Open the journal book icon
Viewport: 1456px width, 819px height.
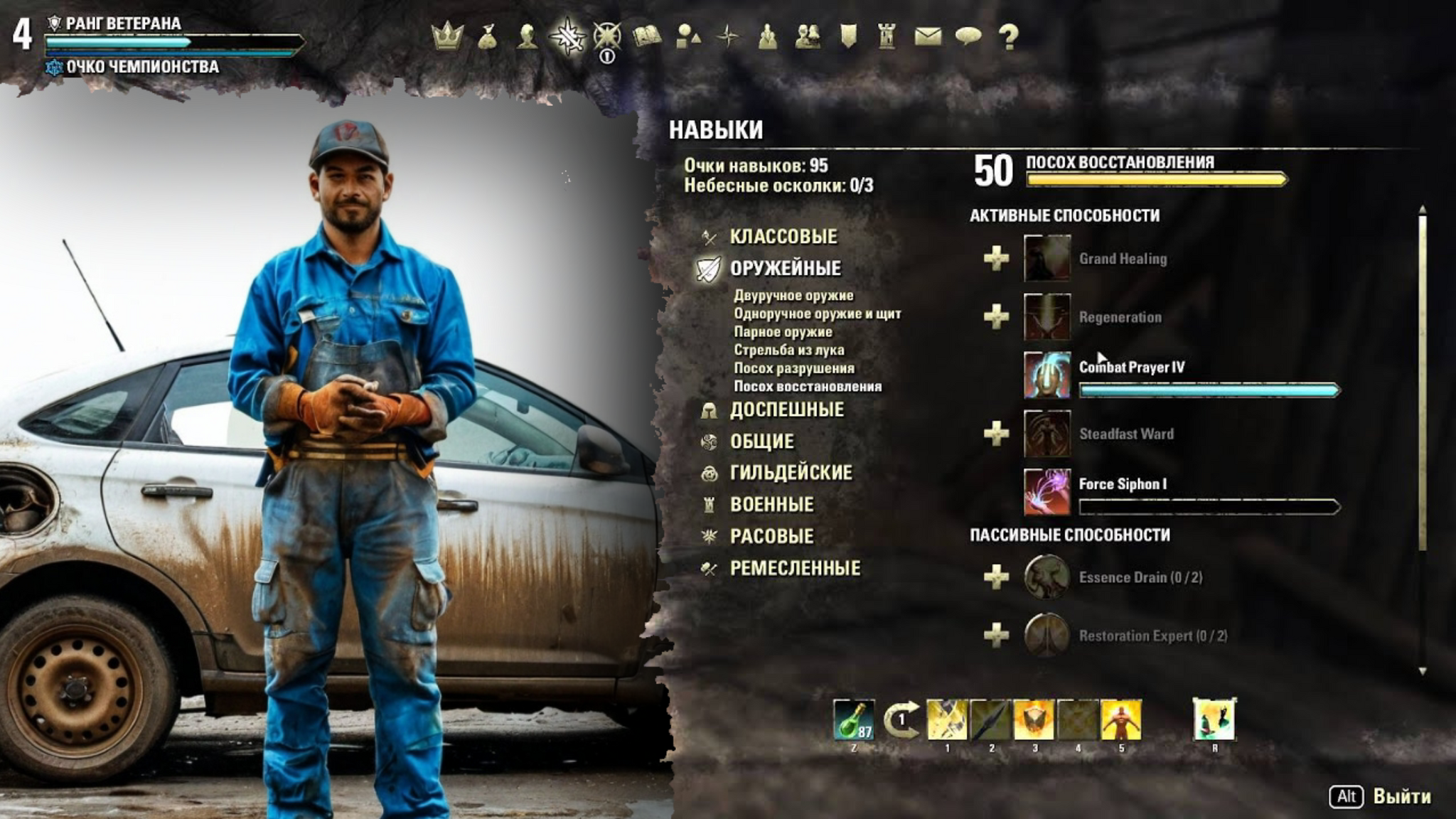click(x=647, y=36)
